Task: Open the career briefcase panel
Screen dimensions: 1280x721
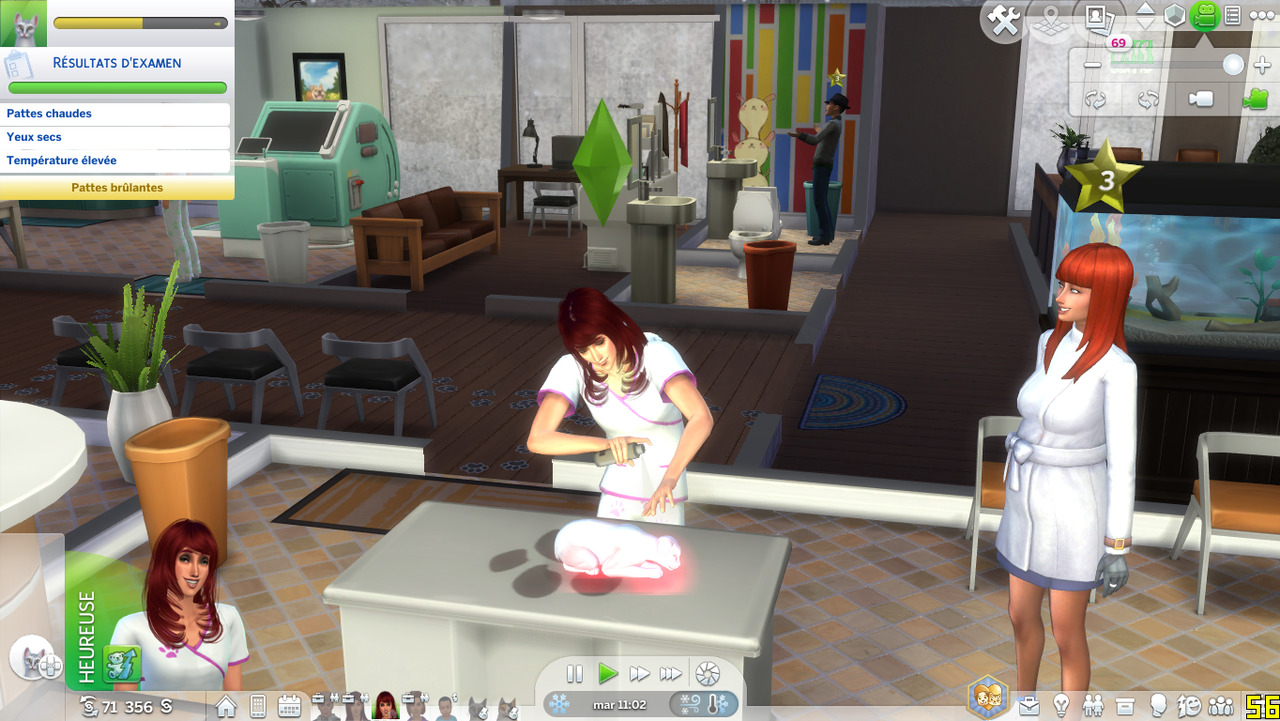Action: [1029, 706]
